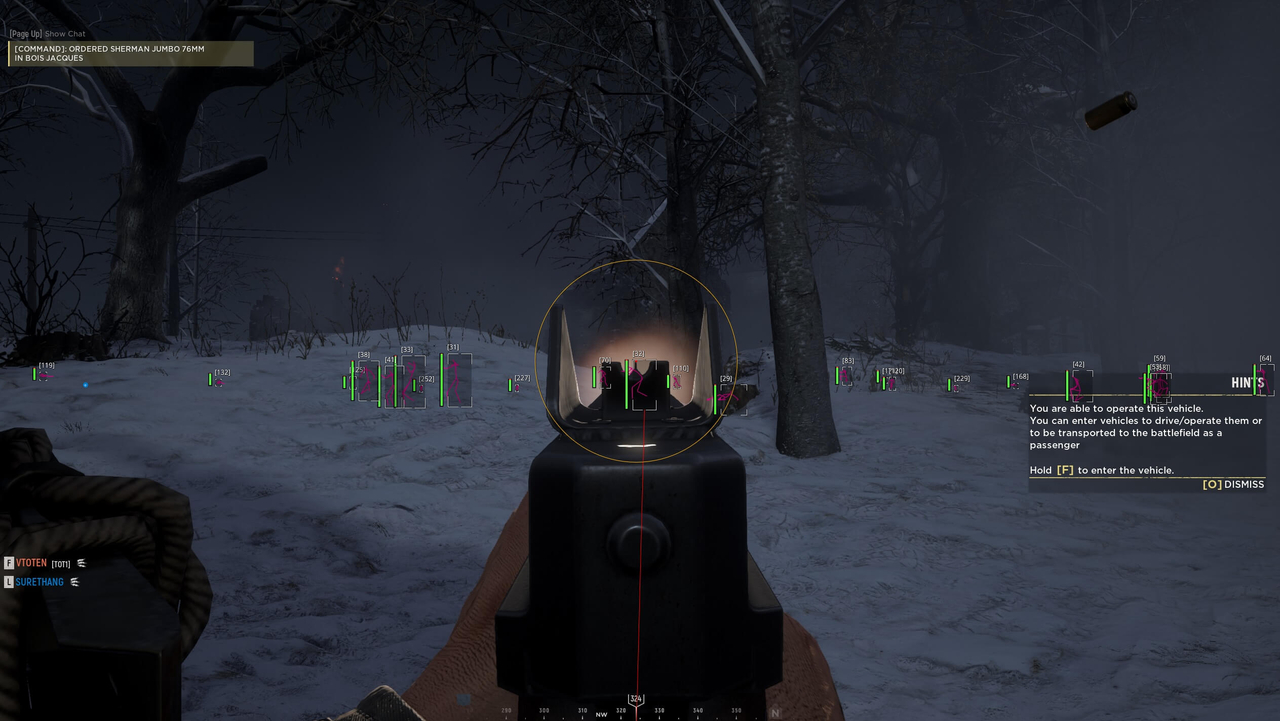The width and height of the screenshot is (1280, 721).
Task: Select the soldier silhouette in marker [59]
Action: (x=1159, y=387)
